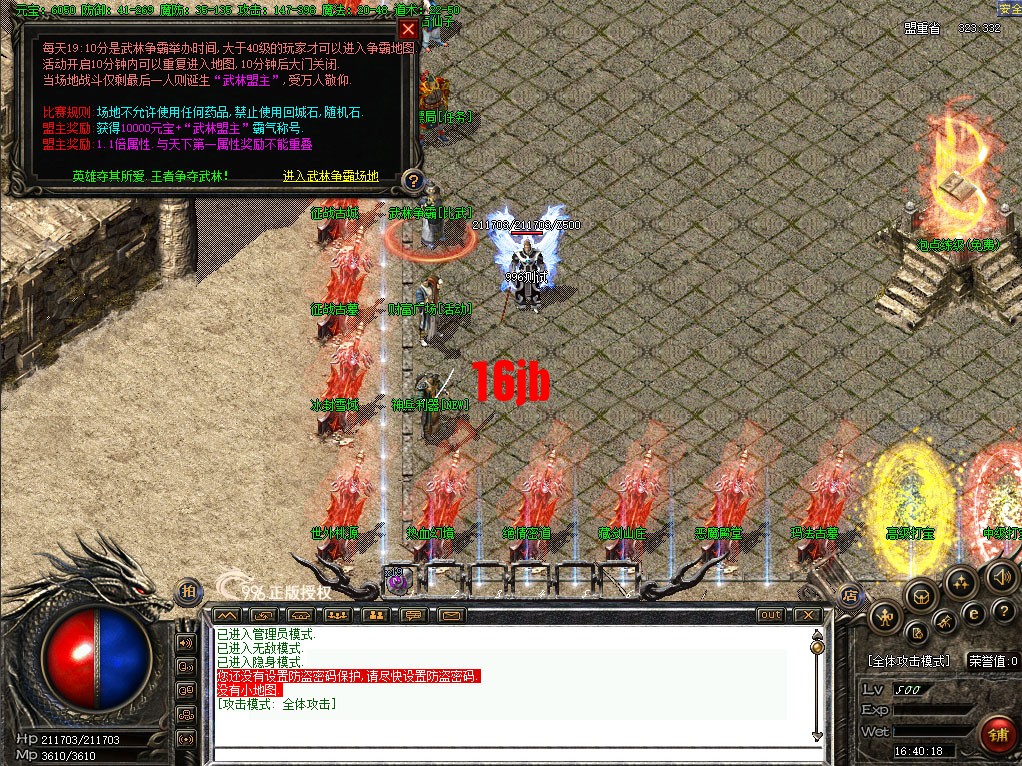Open the round question mark help button
This screenshot has width=1022, height=766.
point(1003,610)
